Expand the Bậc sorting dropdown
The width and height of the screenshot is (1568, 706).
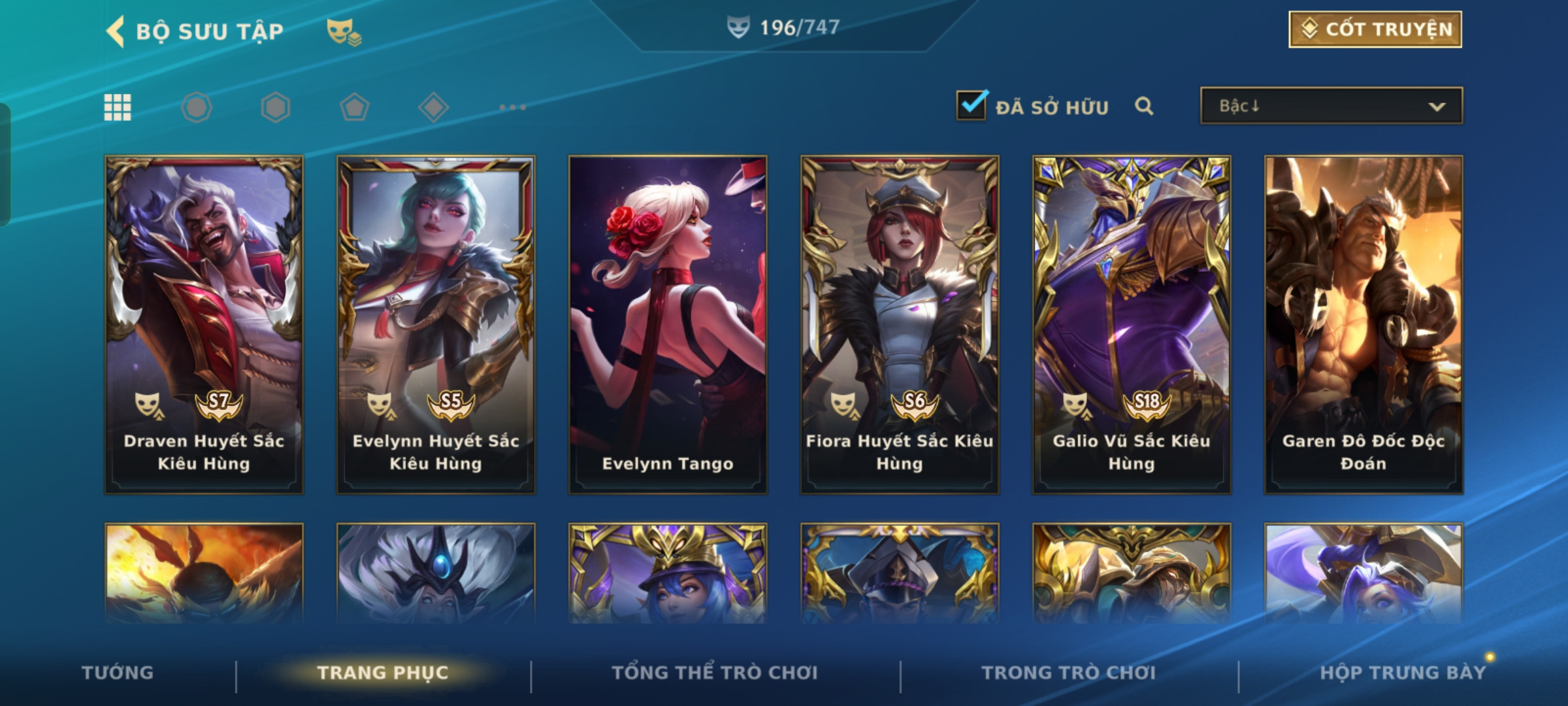pyautogui.click(x=1331, y=106)
